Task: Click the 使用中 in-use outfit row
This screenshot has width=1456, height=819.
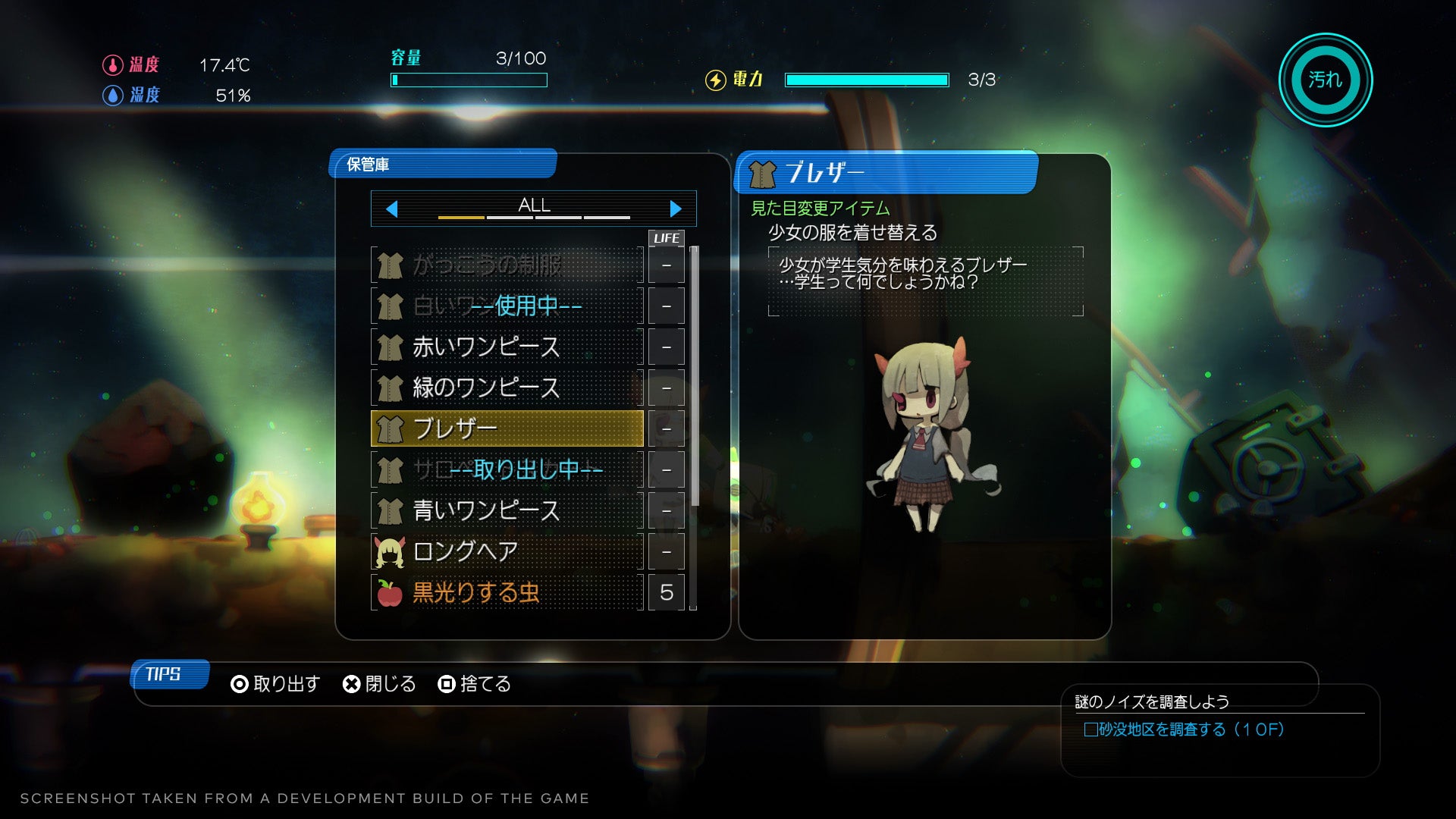Action: tap(507, 306)
